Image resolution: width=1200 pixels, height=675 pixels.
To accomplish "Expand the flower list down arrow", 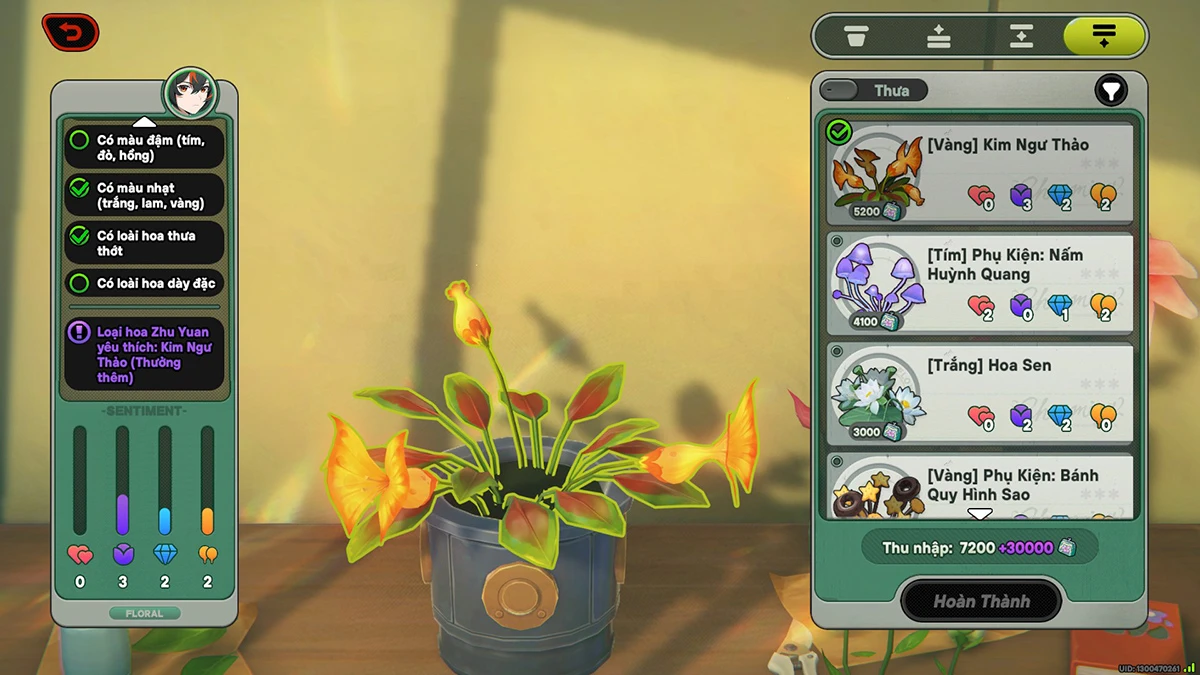I will (980, 514).
